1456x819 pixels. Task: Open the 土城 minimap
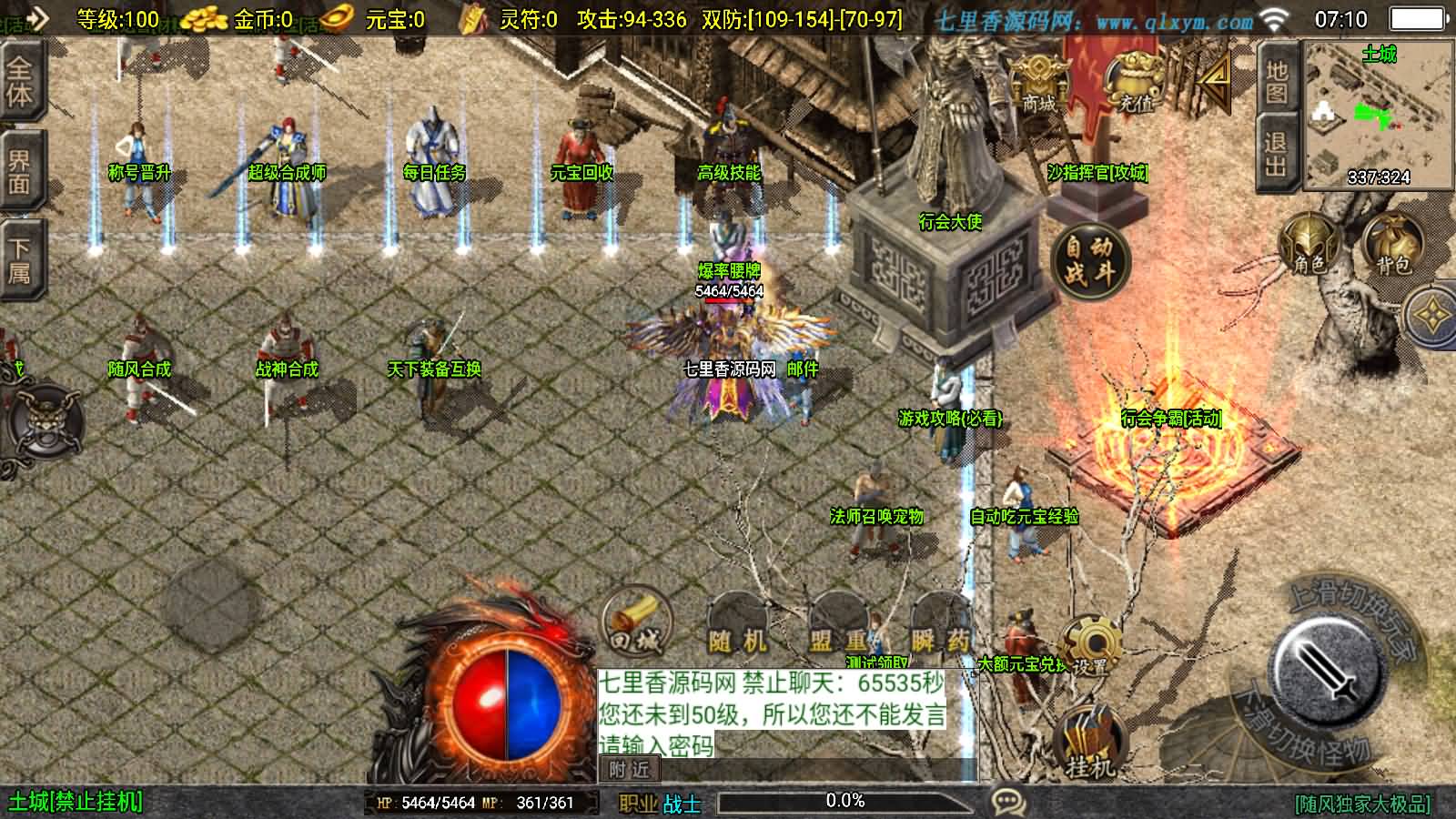coord(1379,114)
